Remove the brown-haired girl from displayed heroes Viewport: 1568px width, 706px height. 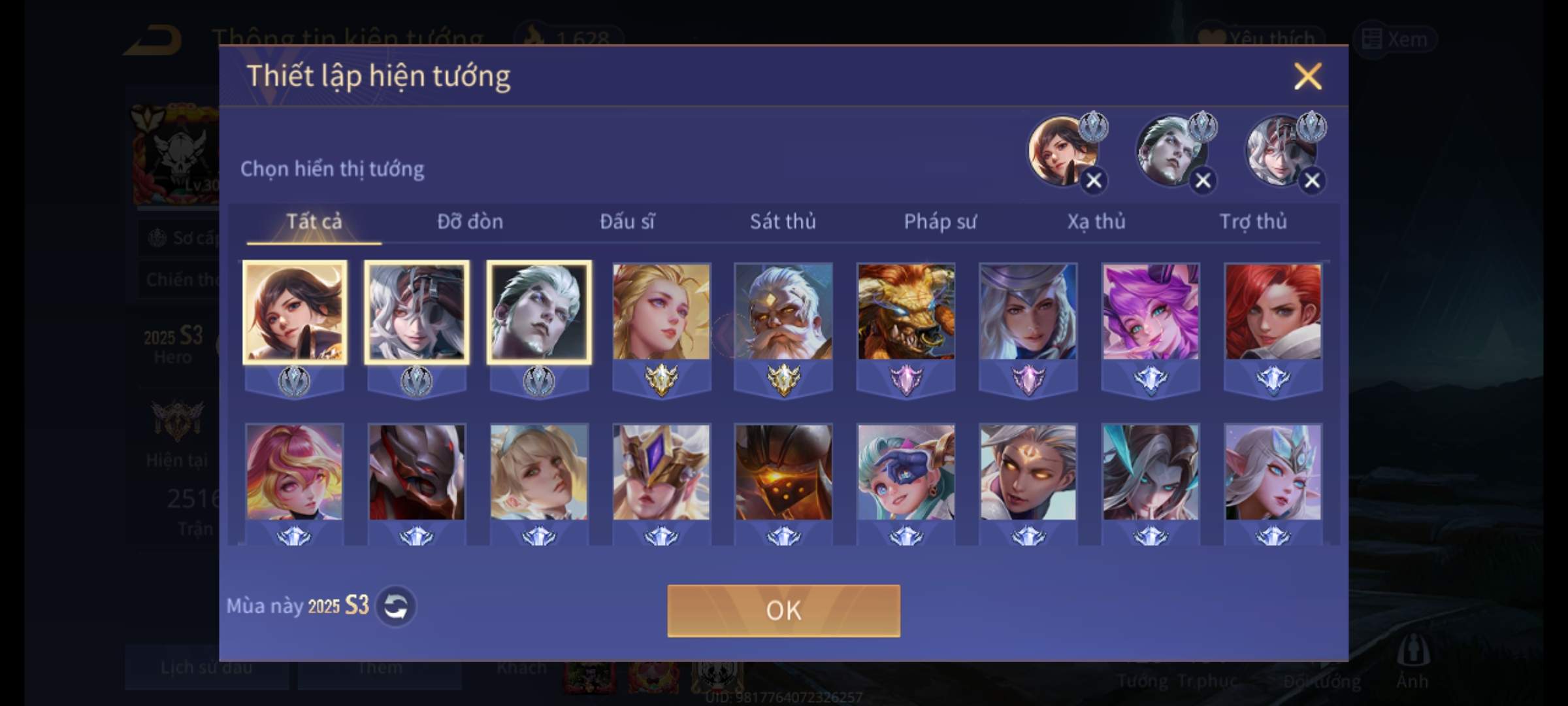click(1094, 180)
